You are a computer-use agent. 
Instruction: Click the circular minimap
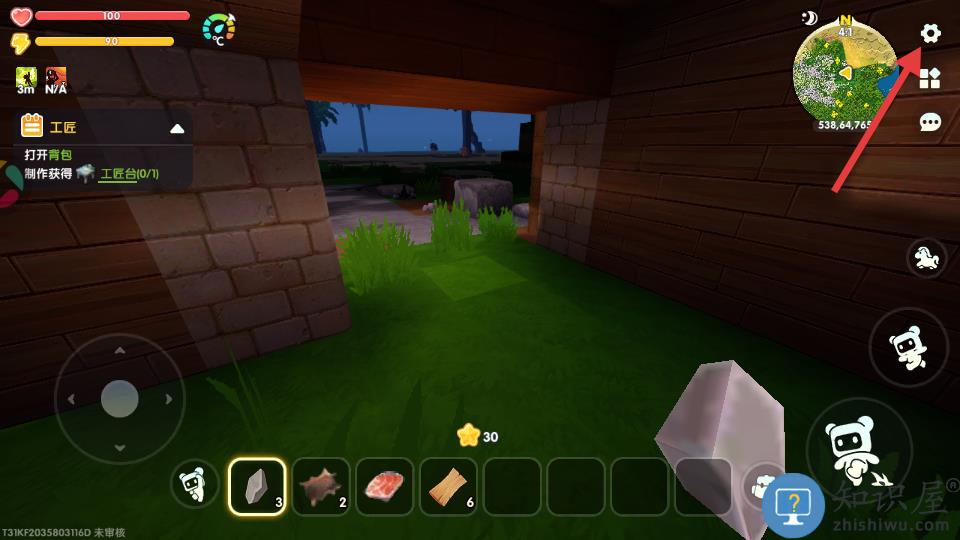(x=845, y=70)
